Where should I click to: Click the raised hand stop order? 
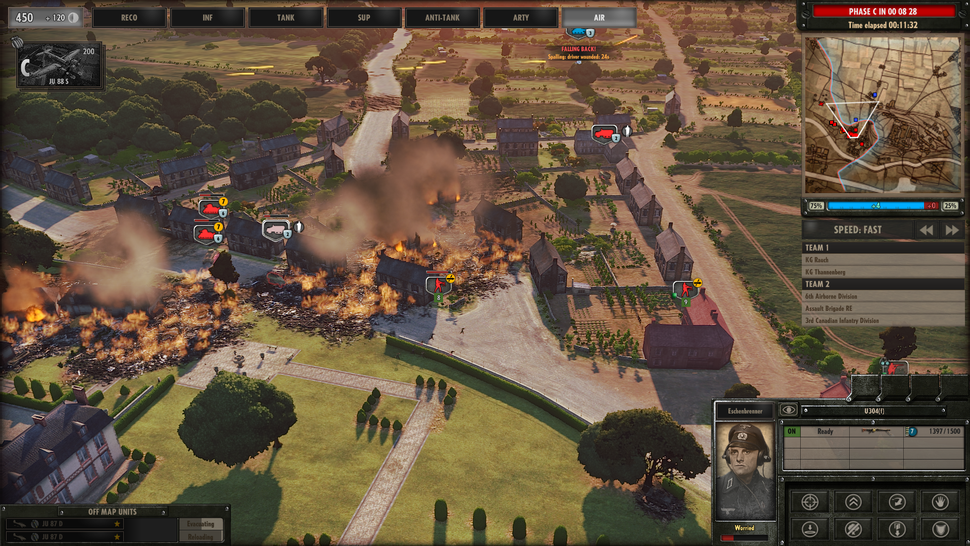pos(939,501)
